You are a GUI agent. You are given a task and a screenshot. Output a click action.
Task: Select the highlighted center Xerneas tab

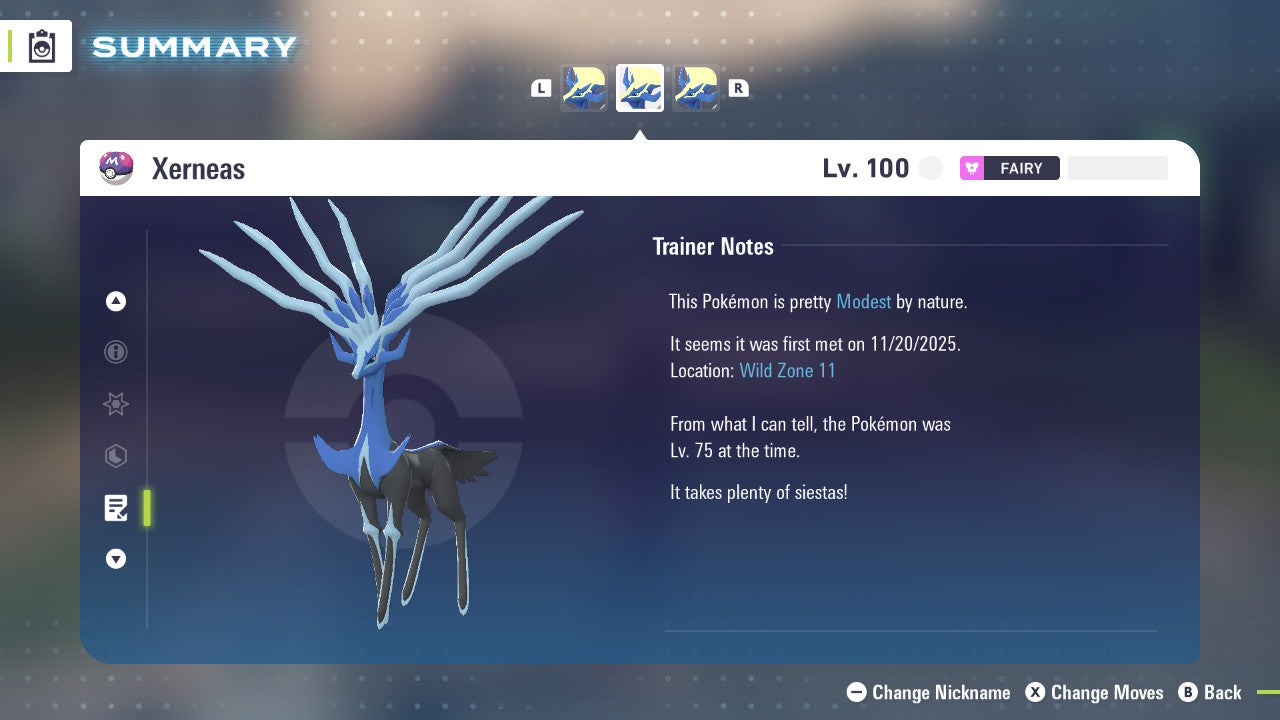coord(639,87)
